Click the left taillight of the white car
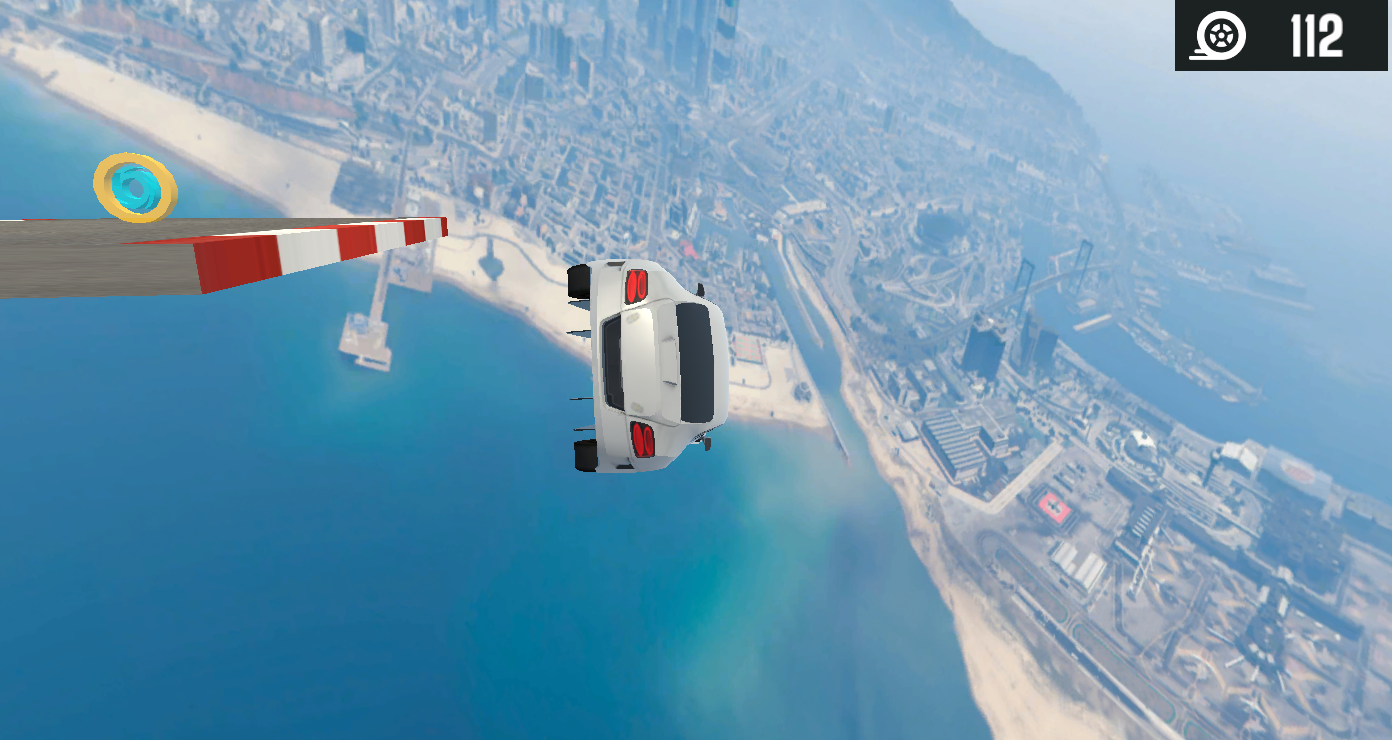This screenshot has height=740, width=1392. pos(636,286)
